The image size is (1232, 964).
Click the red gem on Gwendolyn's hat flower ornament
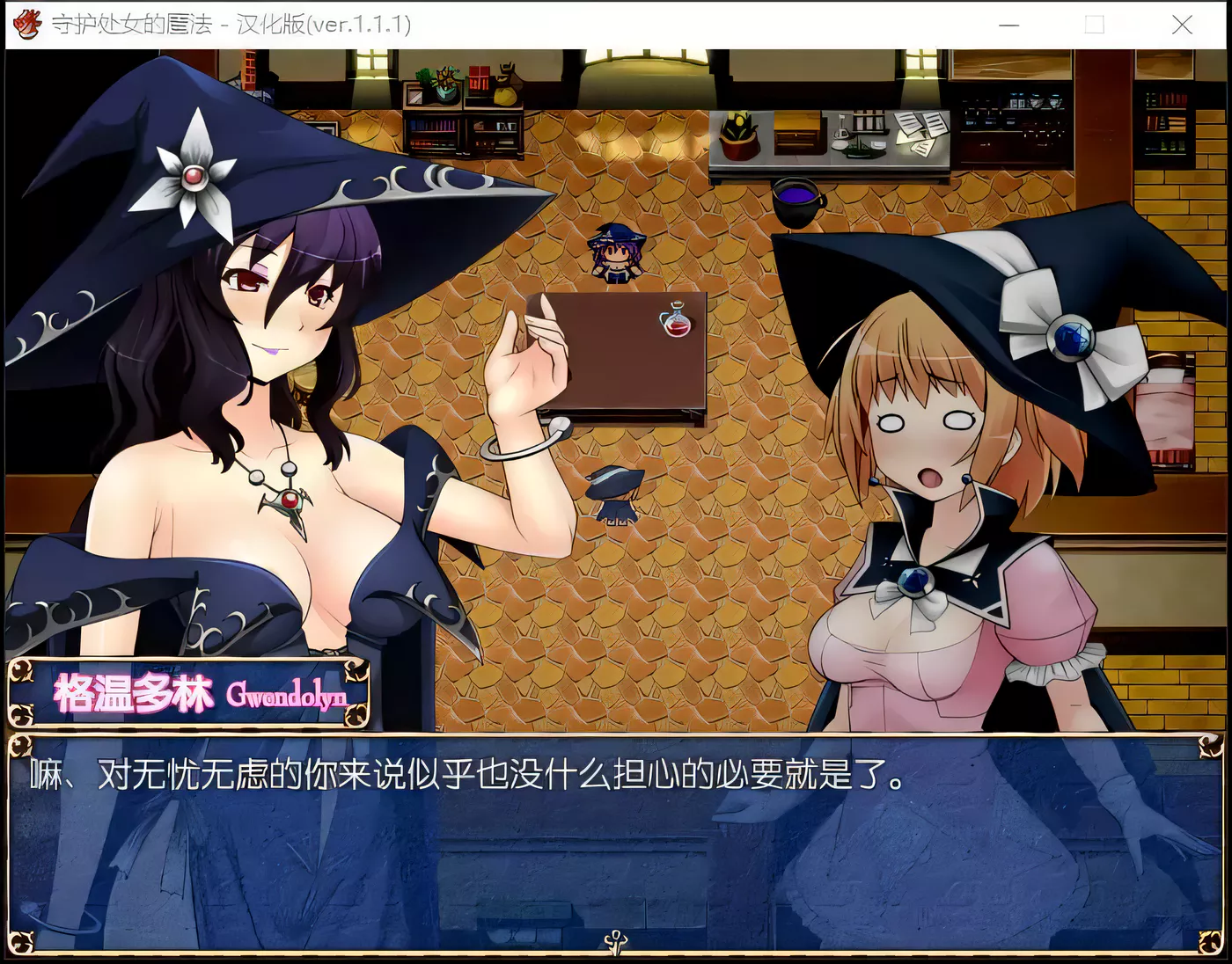[195, 176]
